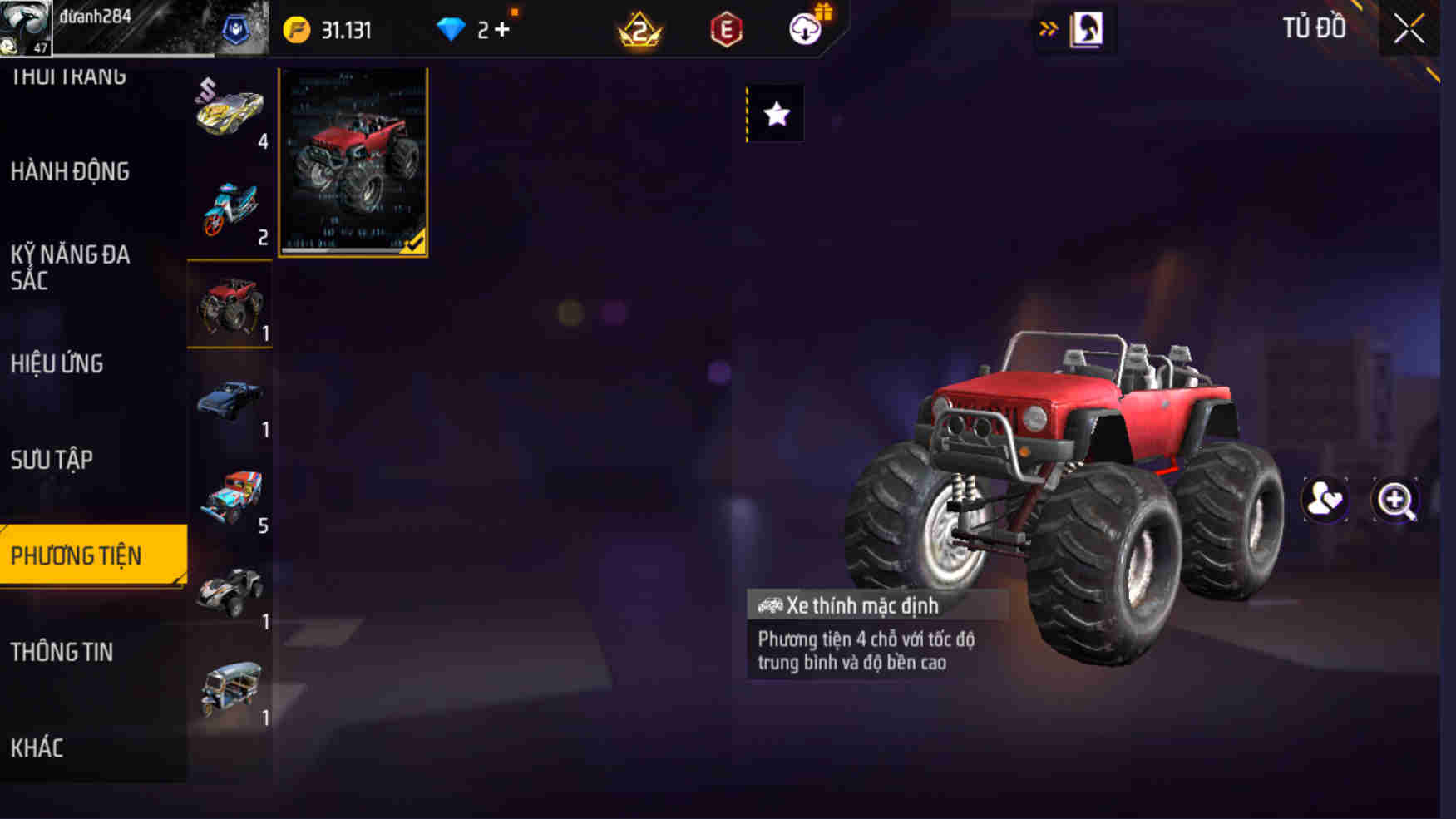Switch to the PHƯƠNG TIỆN tab
The width and height of the screenshot is (1456, 819).
[93, 555]
